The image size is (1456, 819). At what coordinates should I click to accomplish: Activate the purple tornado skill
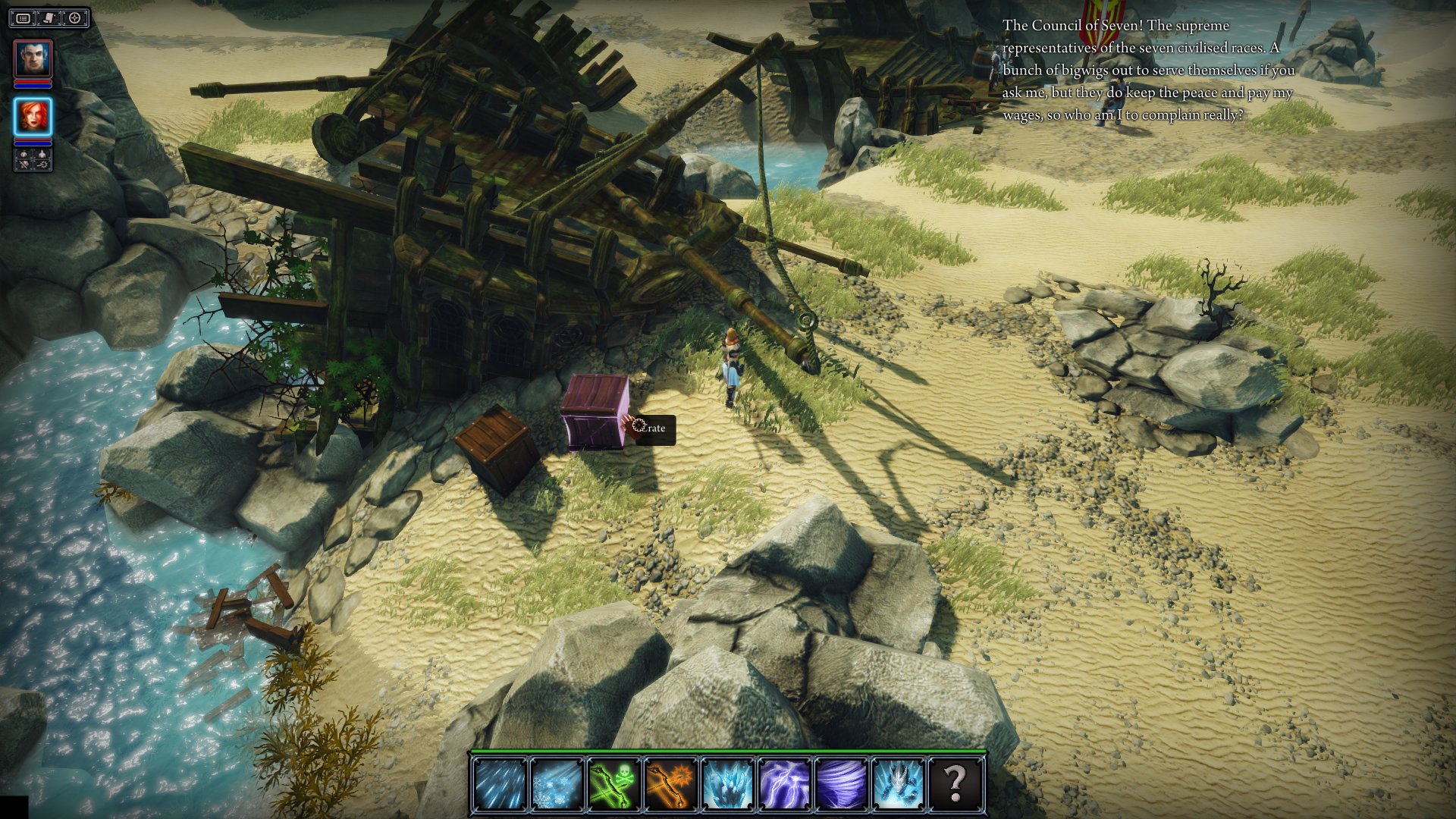coord(842,783)
